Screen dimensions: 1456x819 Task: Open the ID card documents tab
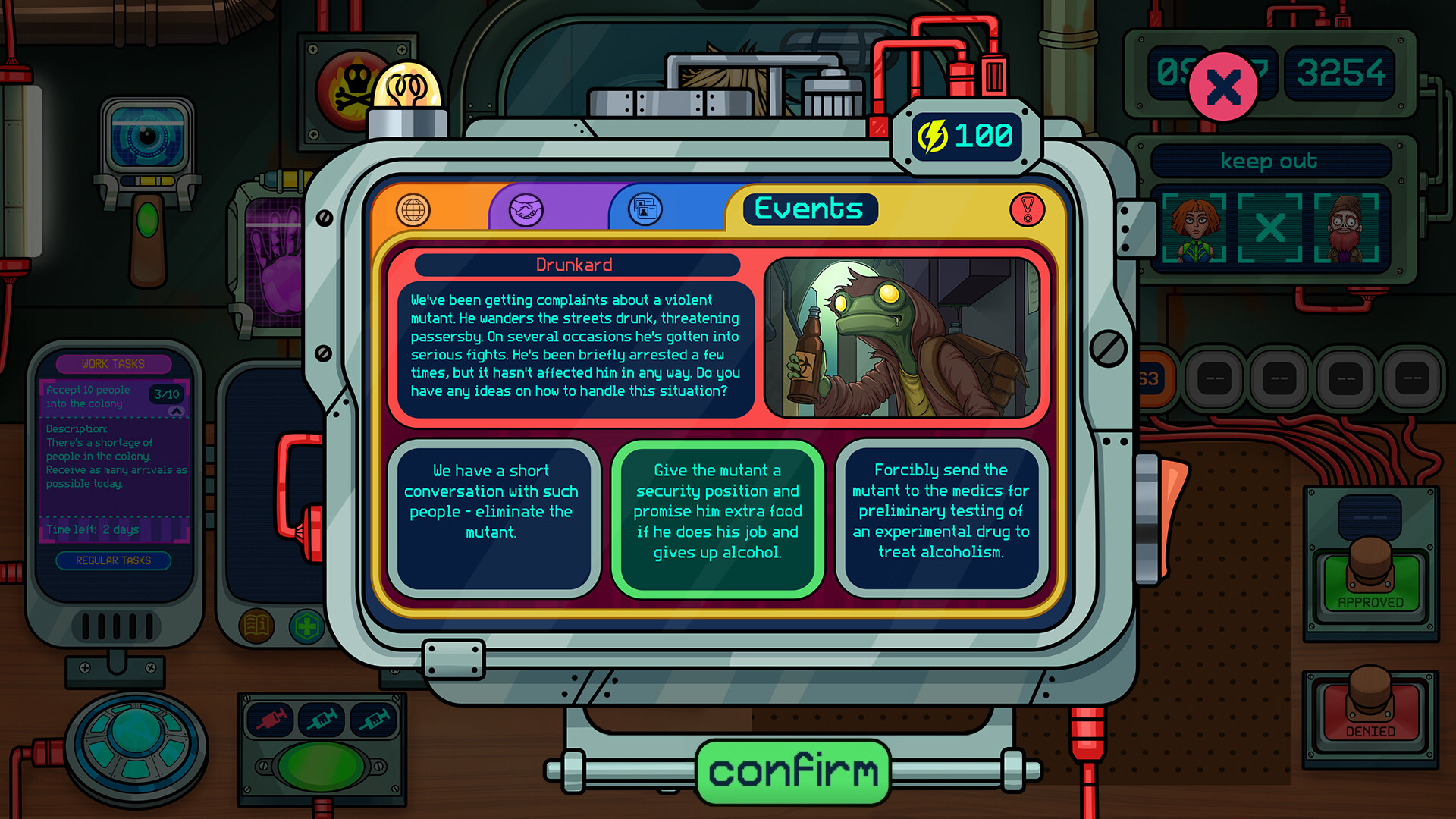644,210
